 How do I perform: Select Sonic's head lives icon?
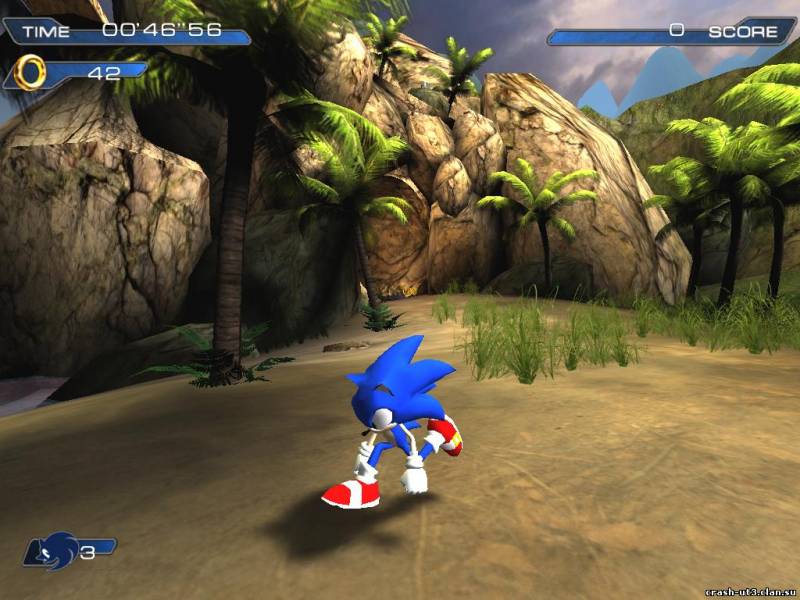tap(55, 550)
